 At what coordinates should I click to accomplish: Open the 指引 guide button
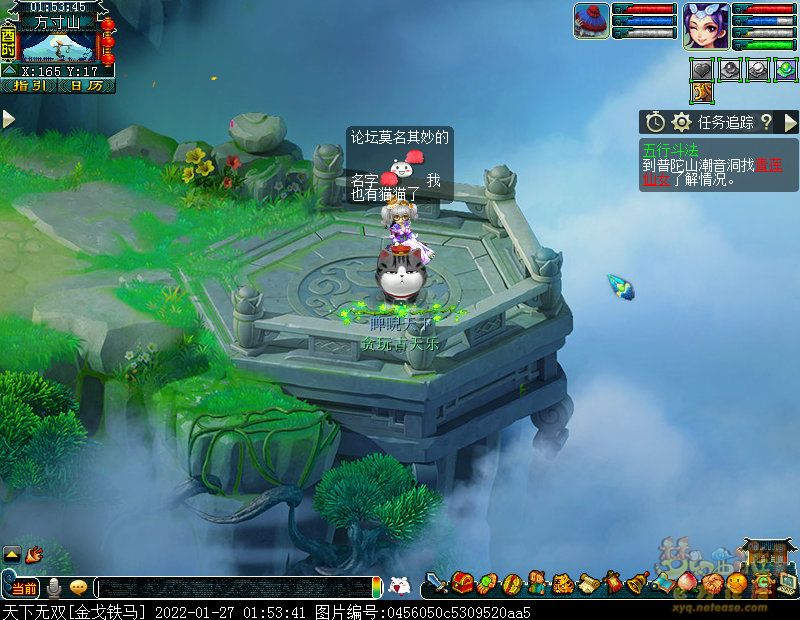click(29, 86)
